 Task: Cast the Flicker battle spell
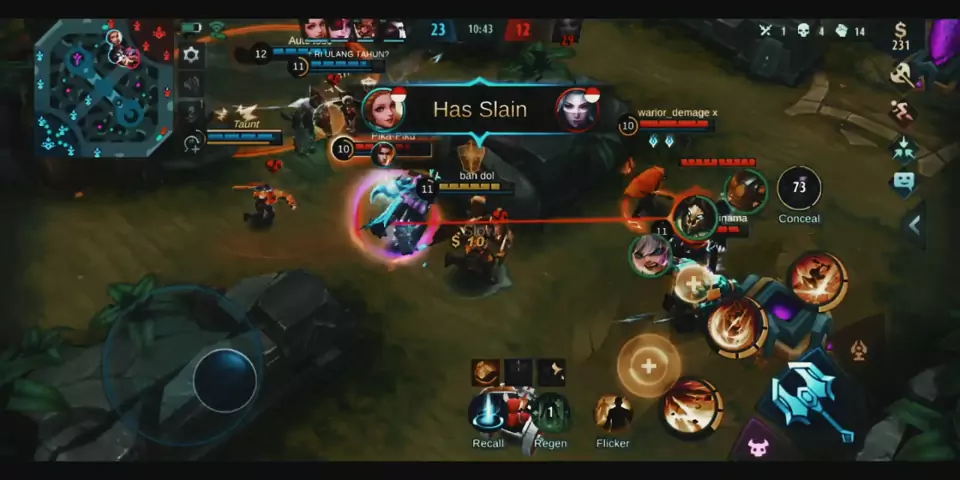click(612, 412)
